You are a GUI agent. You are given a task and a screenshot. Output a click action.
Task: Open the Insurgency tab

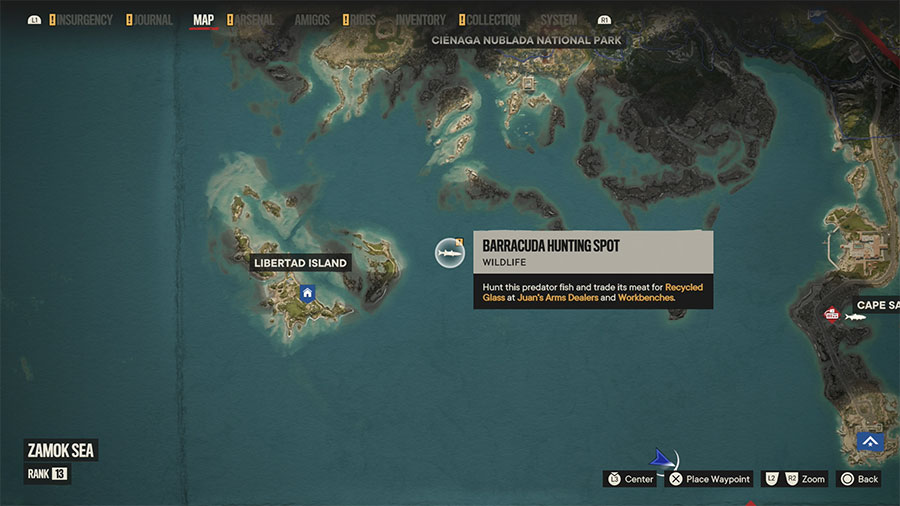tap(85, 20)
